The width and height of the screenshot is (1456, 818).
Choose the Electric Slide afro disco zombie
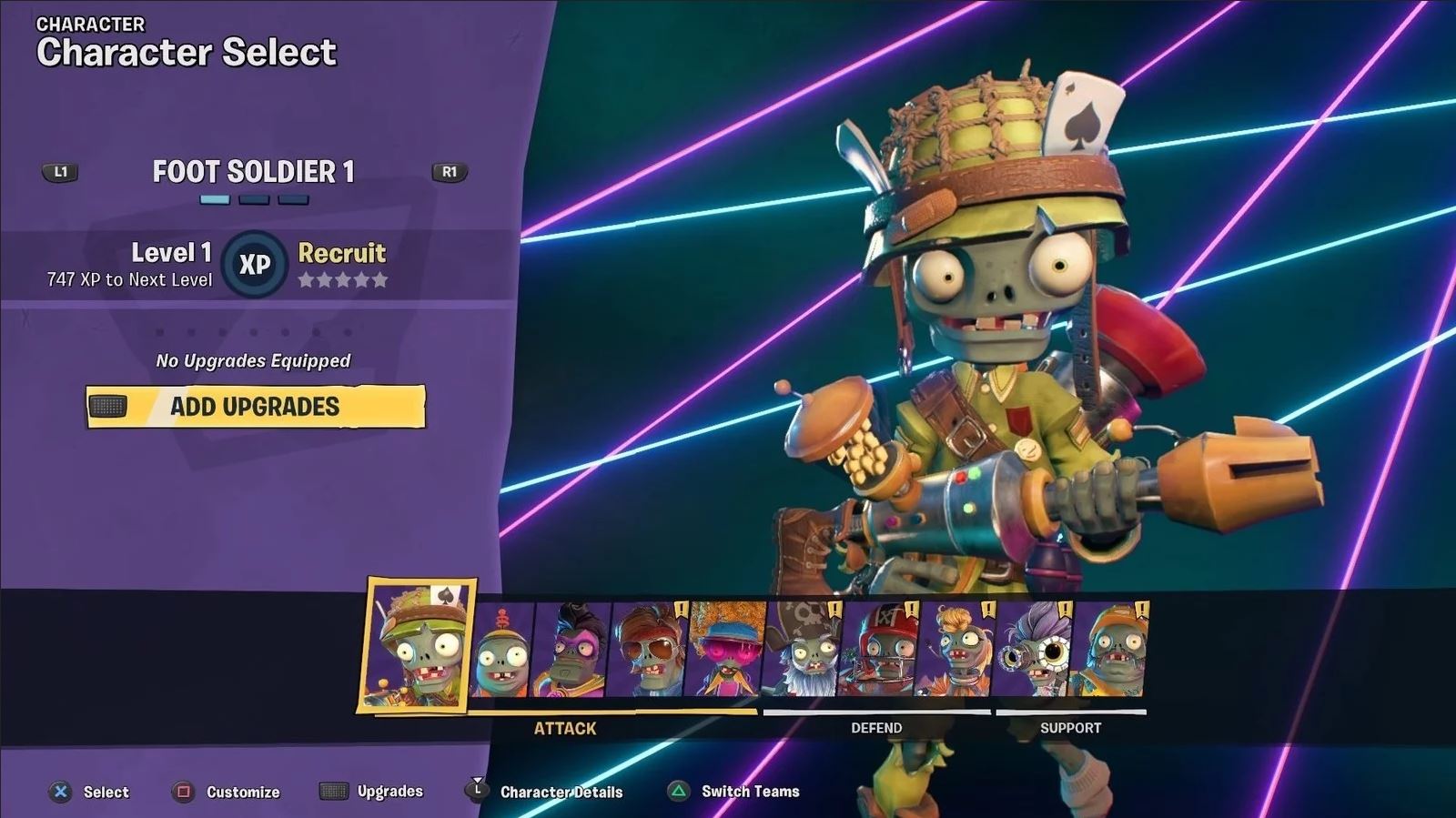coord(726,651)
